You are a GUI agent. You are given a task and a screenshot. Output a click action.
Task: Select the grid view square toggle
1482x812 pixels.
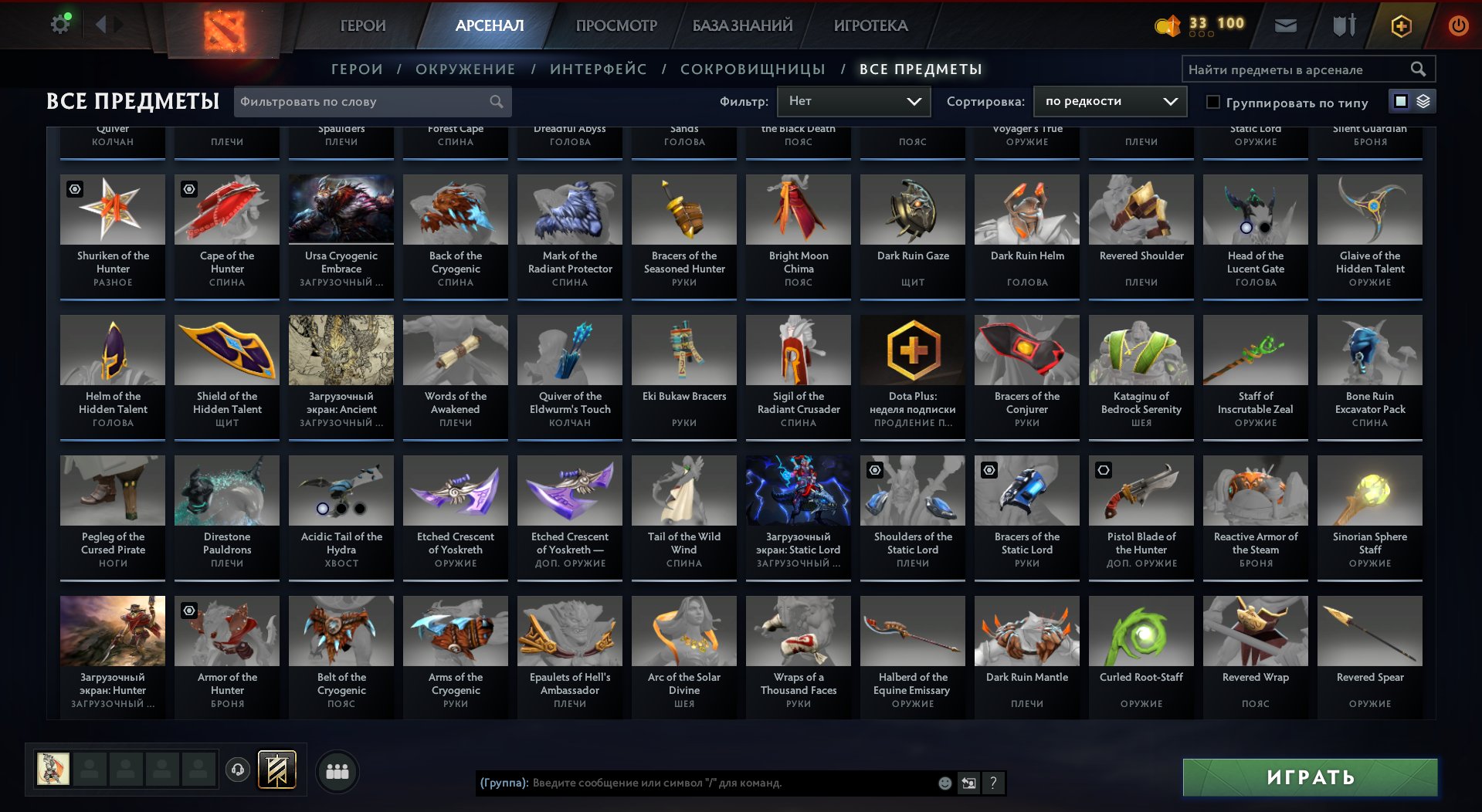click(1401, 101)
